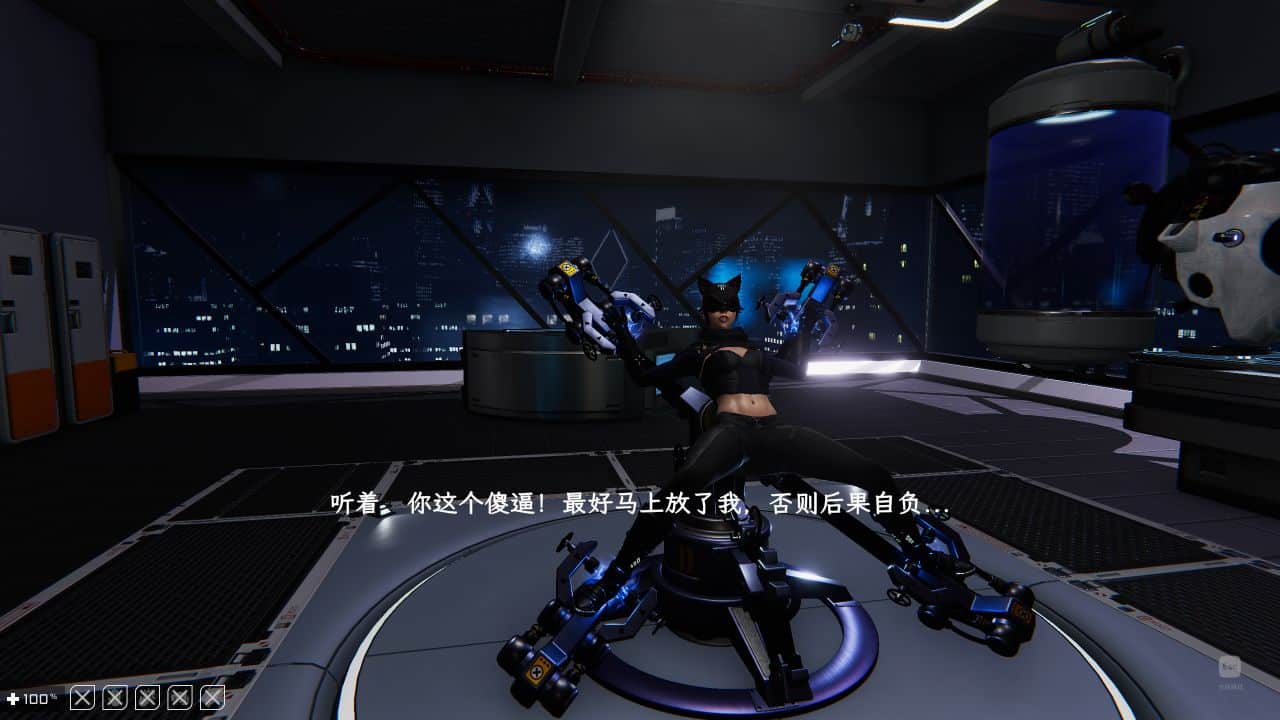The width and height of the screenshot is (1280, 720).
Task: Select the first X slot in the hotbar
Action: pyautogui.click(x=82, y=696)
